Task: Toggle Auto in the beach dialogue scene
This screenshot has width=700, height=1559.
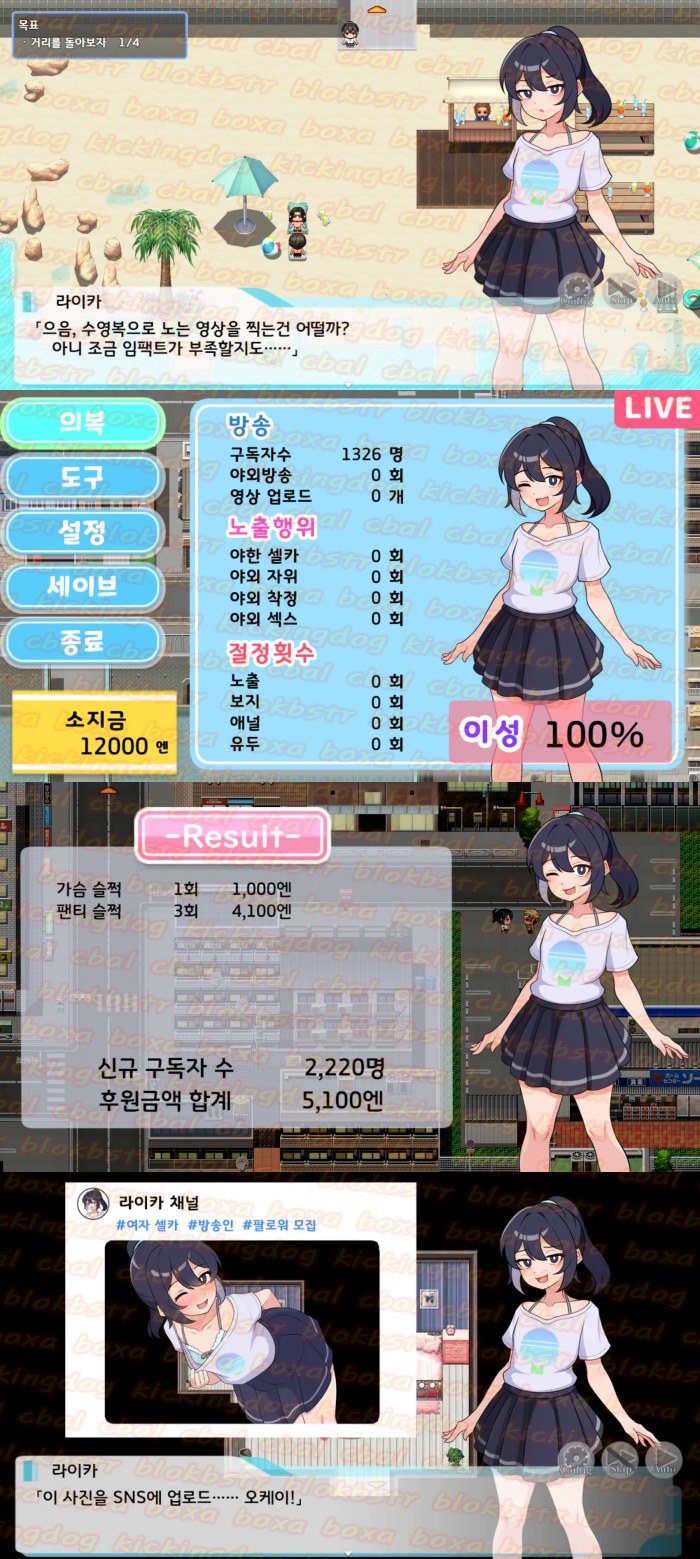Action: click(x=665, y=291)
